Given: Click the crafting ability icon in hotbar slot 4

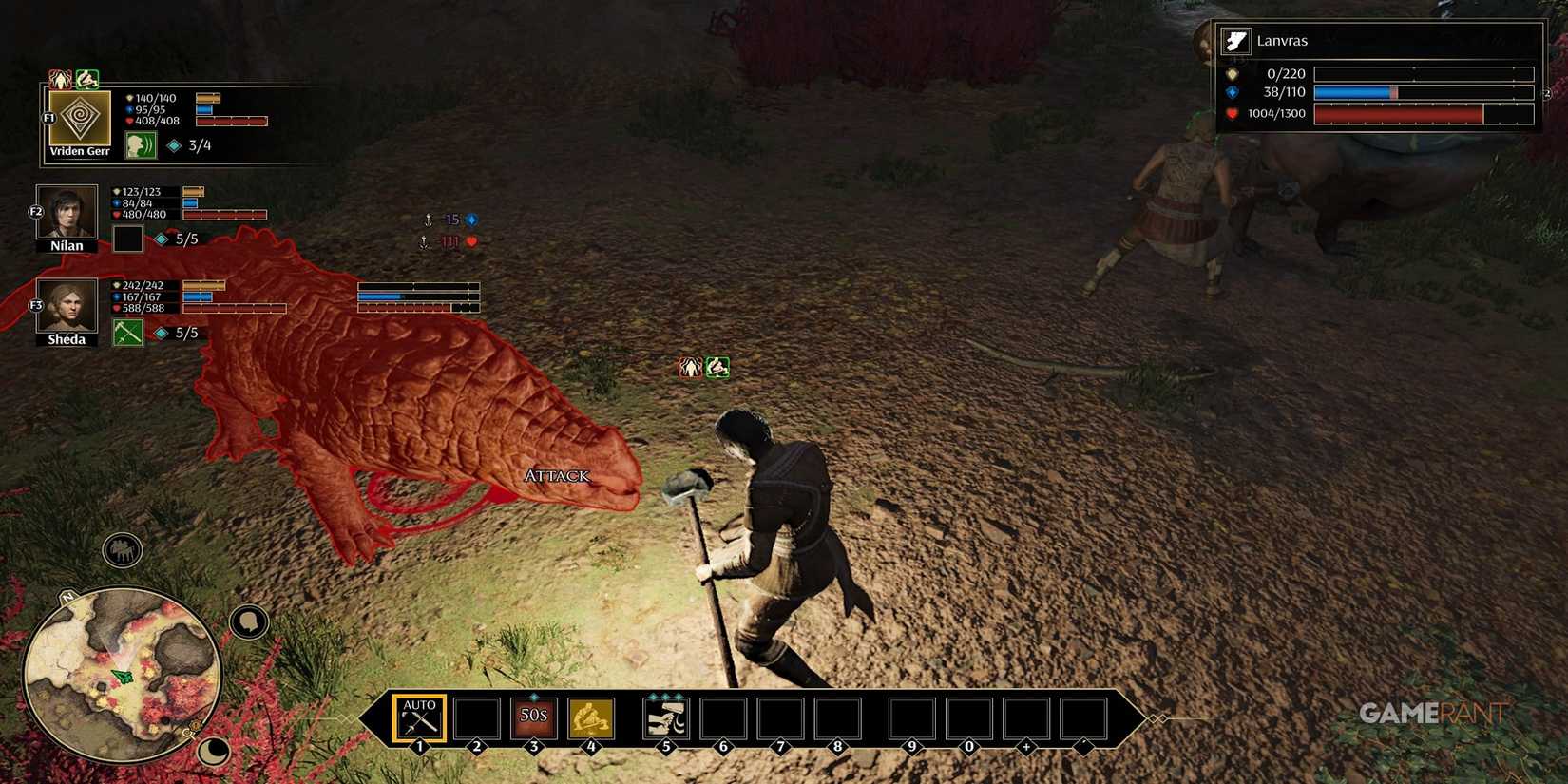Looking at the screenshot, I should click(590, 718).
